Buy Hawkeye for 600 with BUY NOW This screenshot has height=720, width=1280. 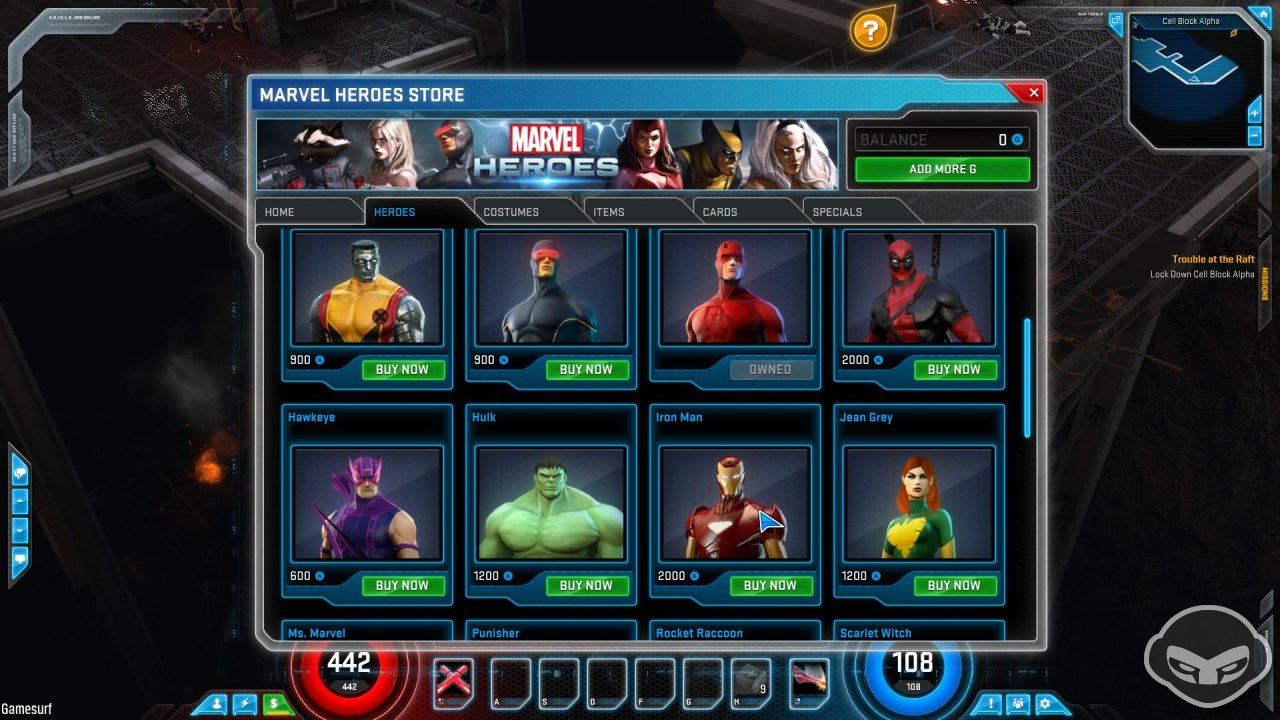(x=403, y=585)
